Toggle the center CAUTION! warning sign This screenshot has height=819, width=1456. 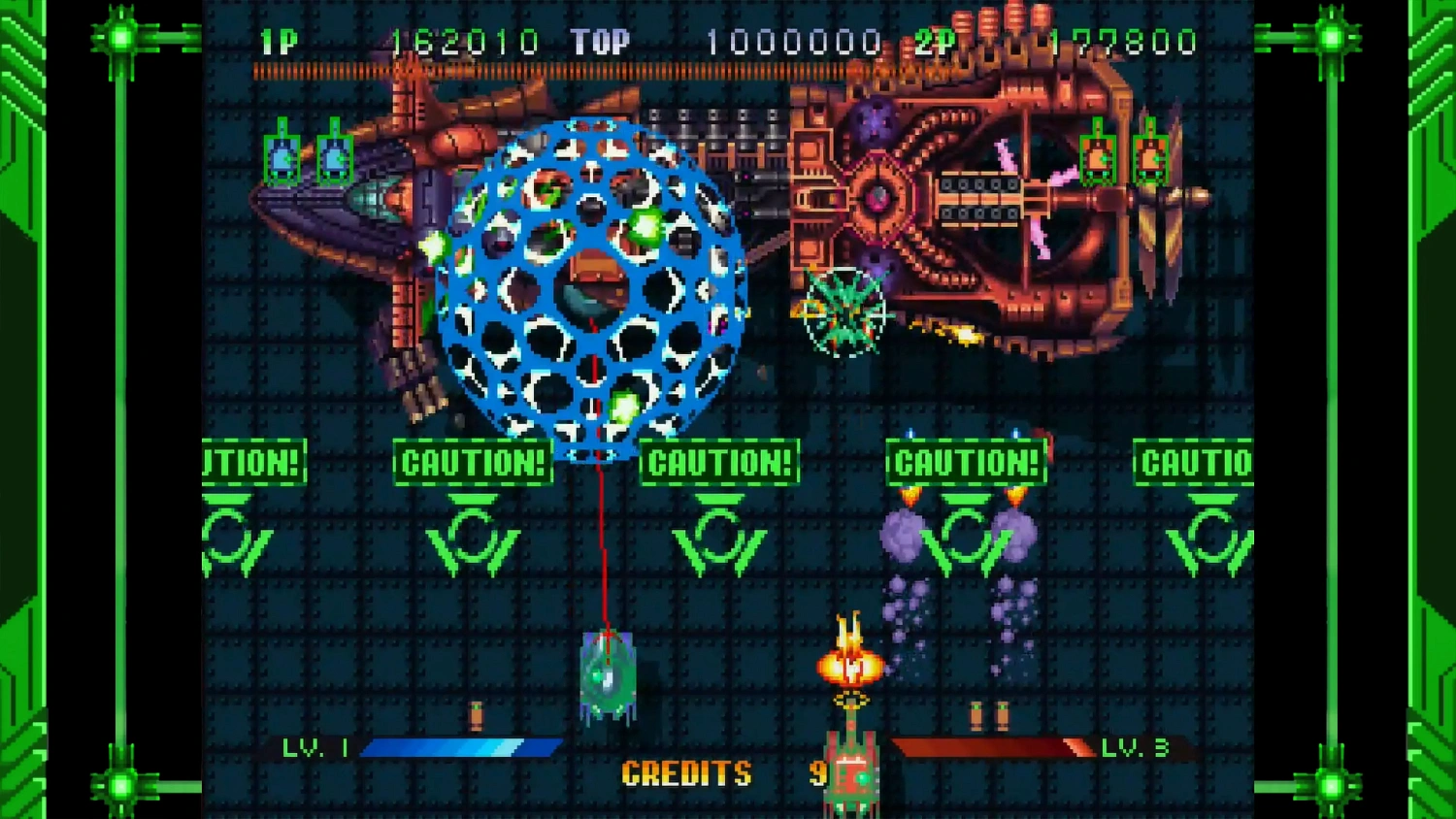(718, 463)
